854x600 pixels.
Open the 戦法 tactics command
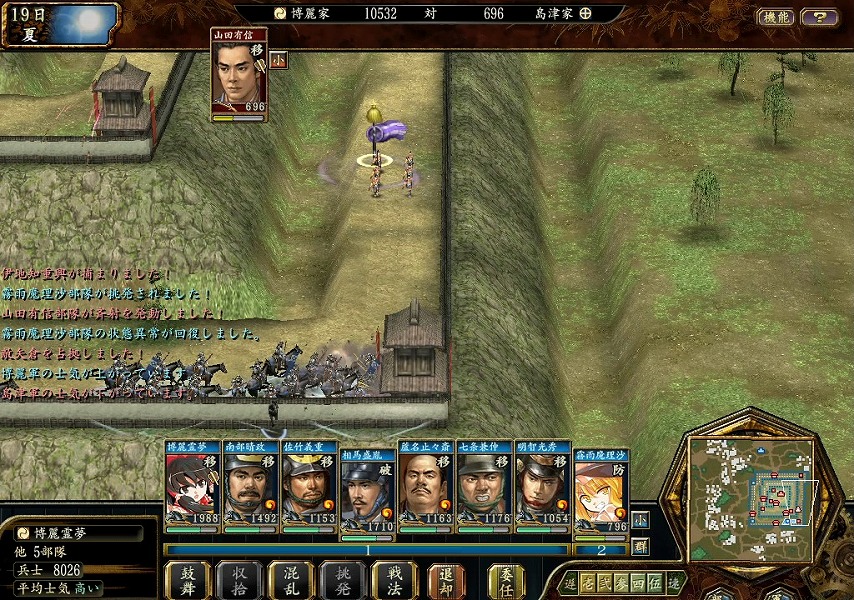(x=394, y=580)
